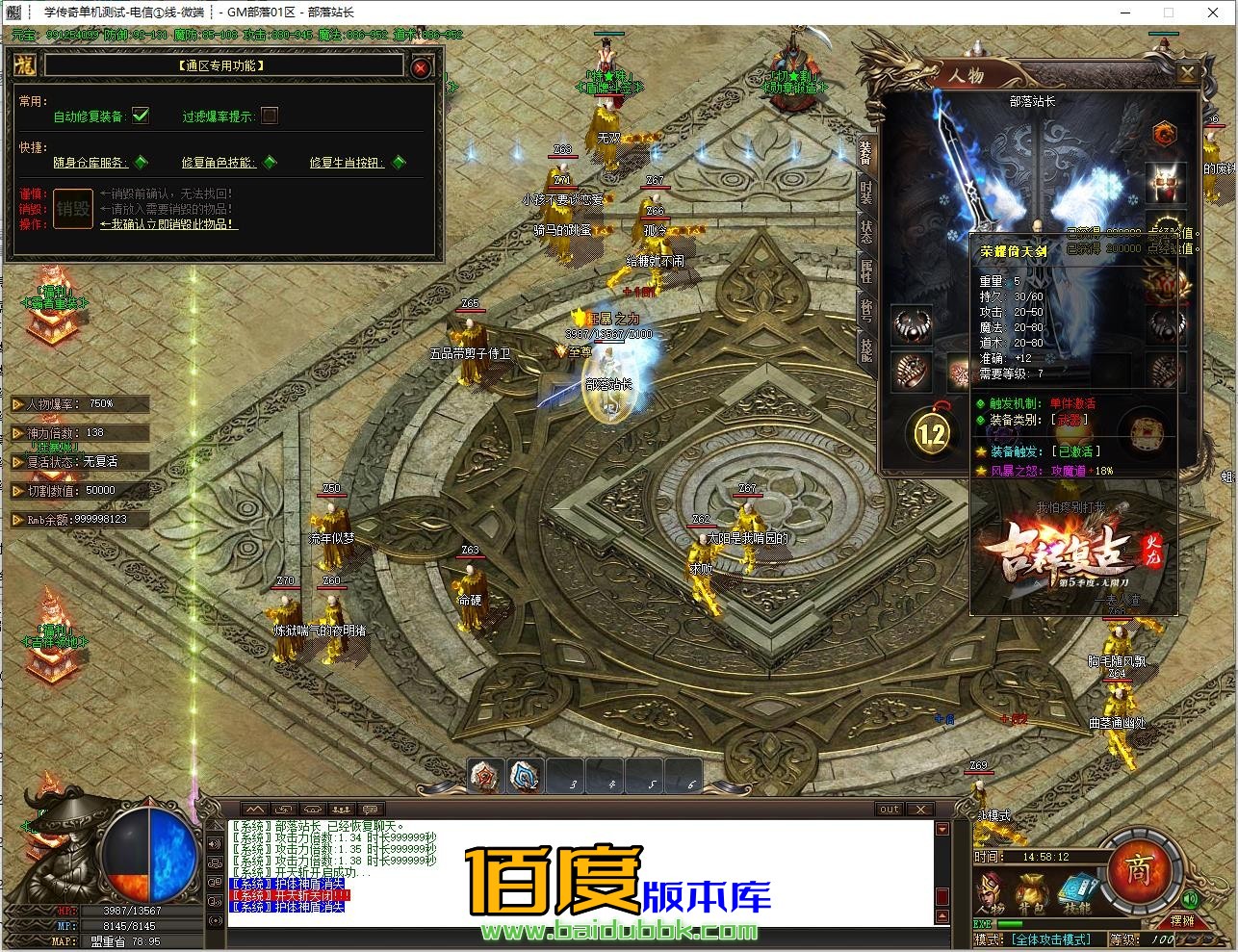Click the dragon emblem on the 通区专用功能 panel
Viewport: 1238px width, 952px height.
(23, 64)
